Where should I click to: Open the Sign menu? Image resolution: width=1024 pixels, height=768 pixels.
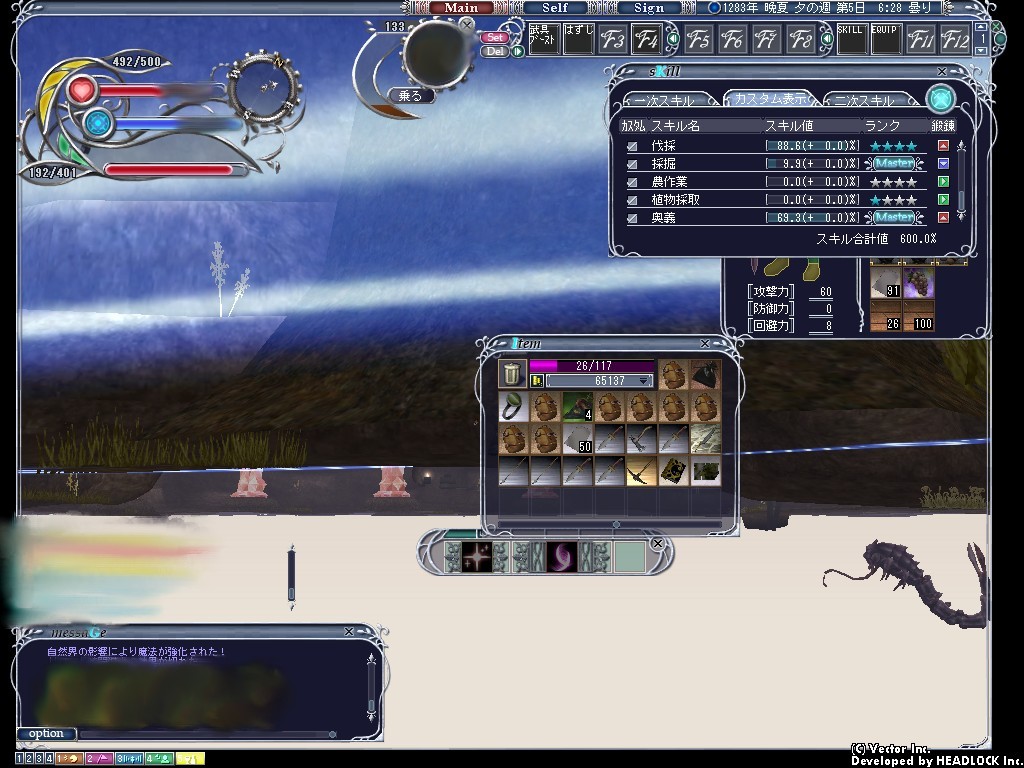649,8
